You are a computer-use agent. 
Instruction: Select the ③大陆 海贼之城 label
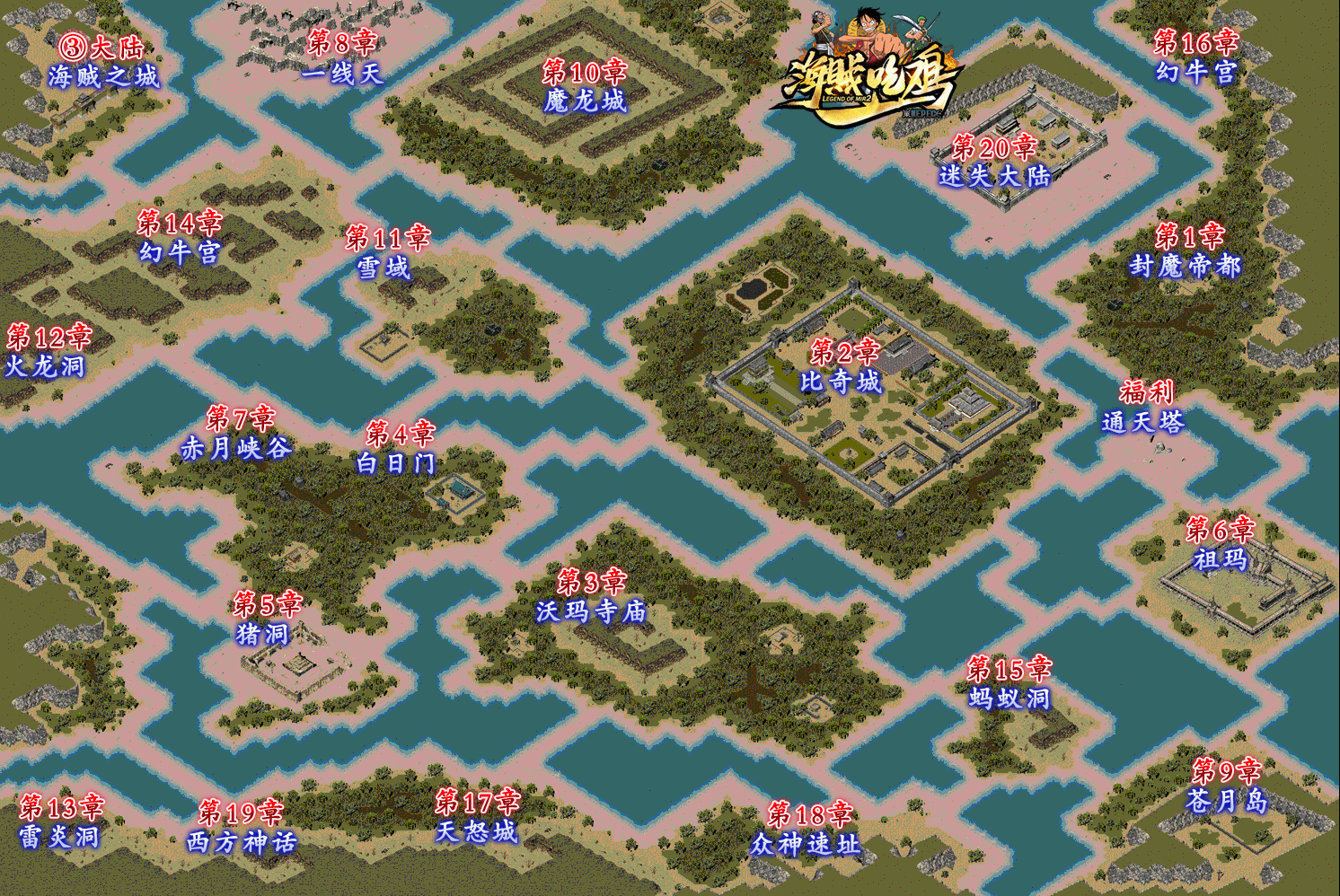(102, 61)
